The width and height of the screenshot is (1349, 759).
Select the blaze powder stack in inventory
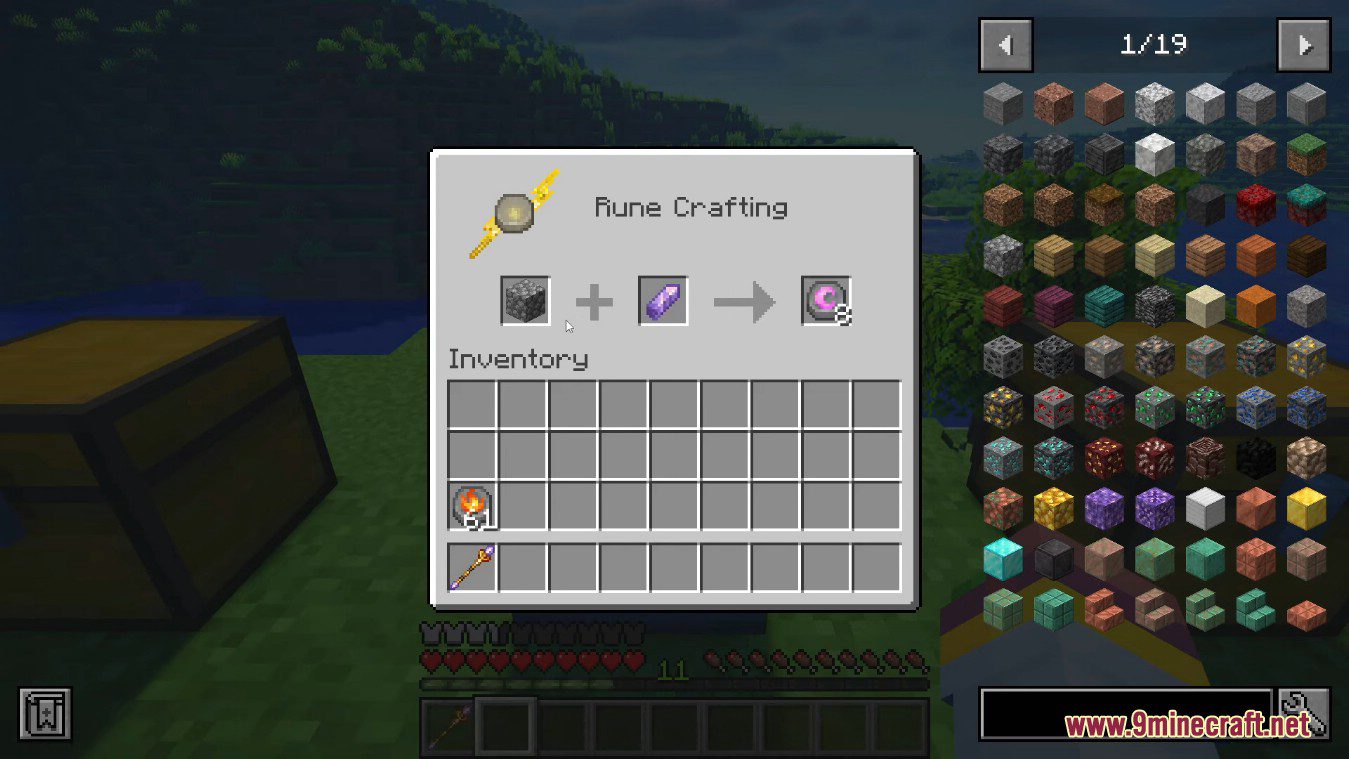pyautogui.click(x=471, y=507)
